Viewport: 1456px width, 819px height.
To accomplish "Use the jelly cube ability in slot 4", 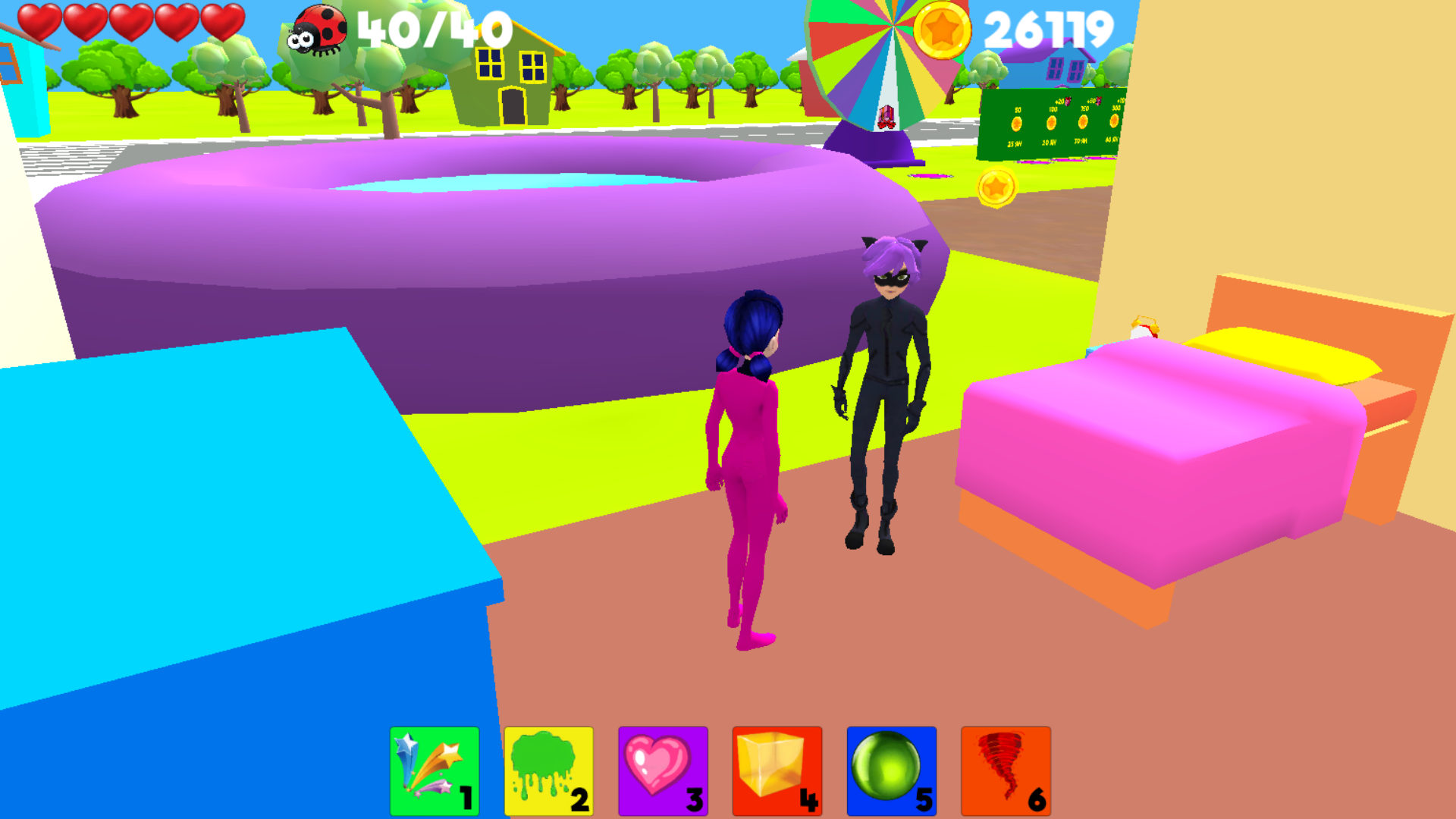I will click(777, 768).
